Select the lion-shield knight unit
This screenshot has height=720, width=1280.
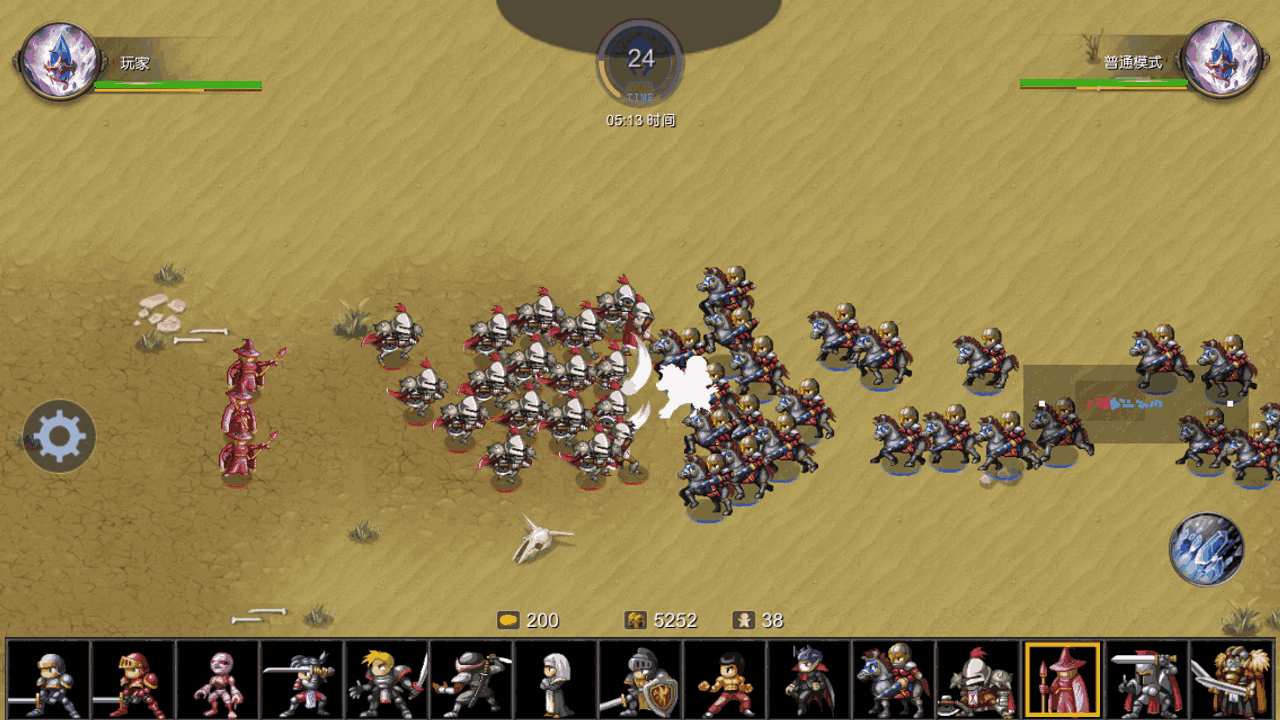click(640, 681)
